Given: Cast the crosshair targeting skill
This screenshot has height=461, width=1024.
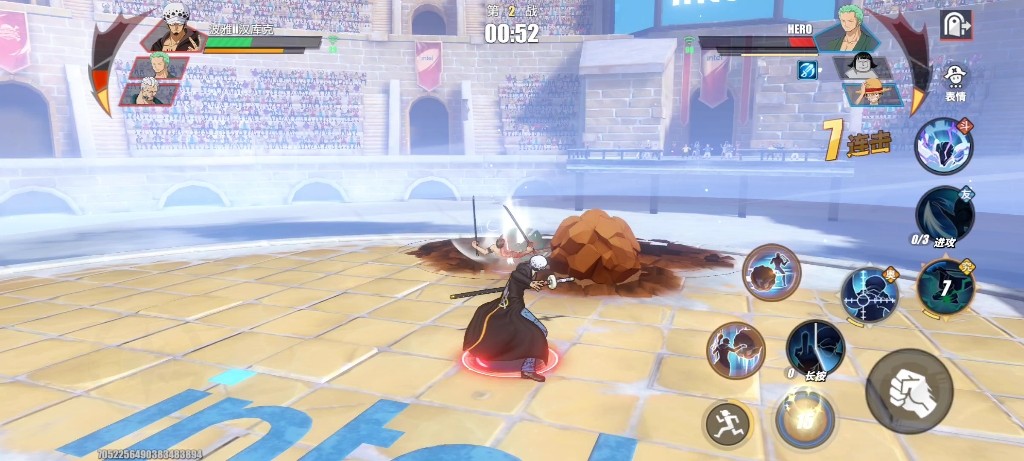Looking at the screenshot, I should (x=869, y=294).
